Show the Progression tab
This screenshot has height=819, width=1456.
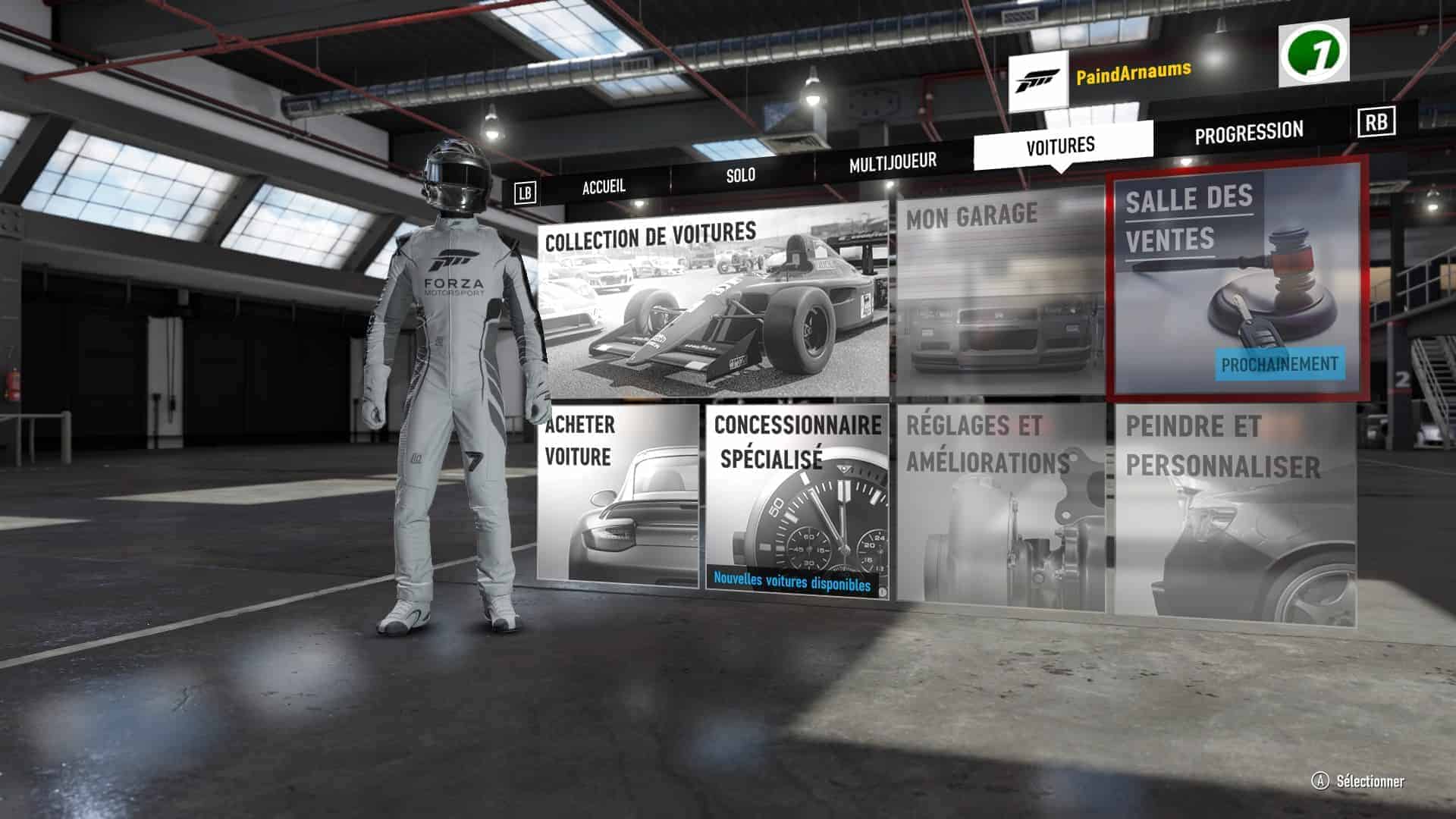pyautogui.click(x=1248, y=133)
